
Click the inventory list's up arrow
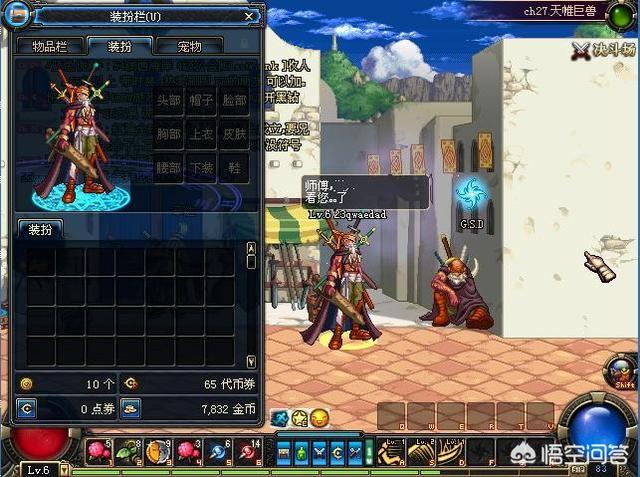tap(251, 246)
